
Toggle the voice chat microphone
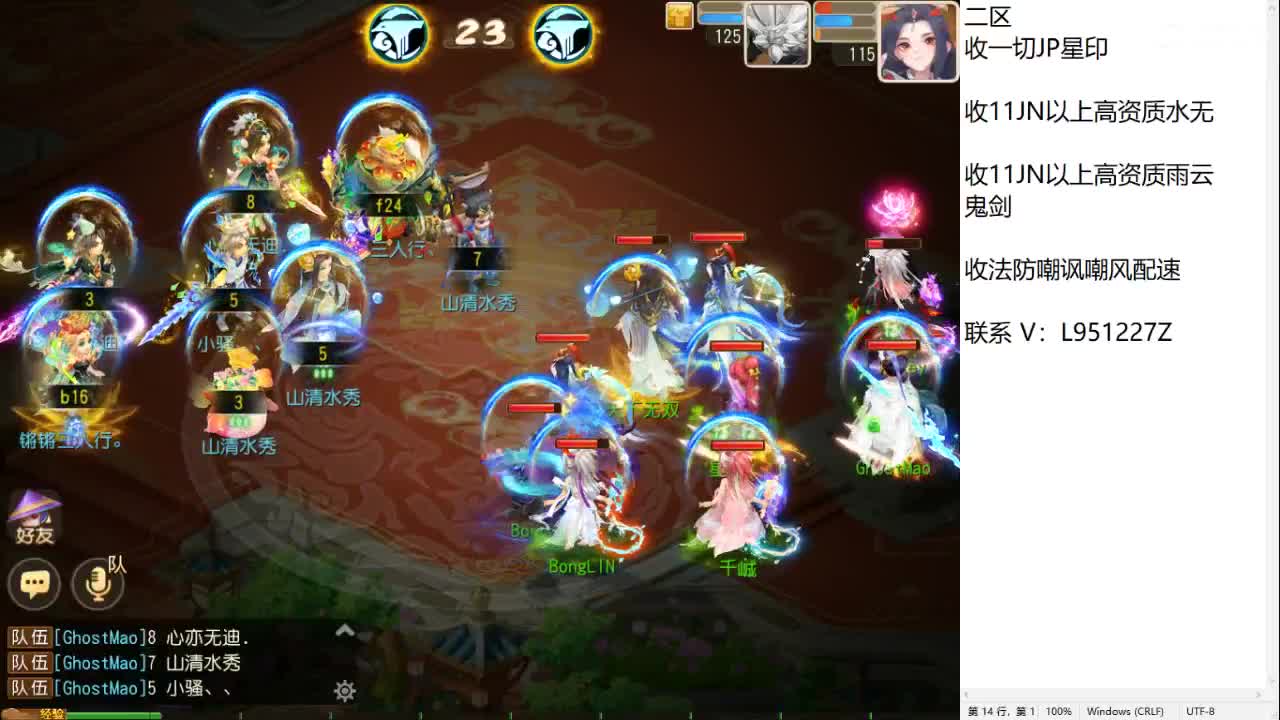click(97, 584)
